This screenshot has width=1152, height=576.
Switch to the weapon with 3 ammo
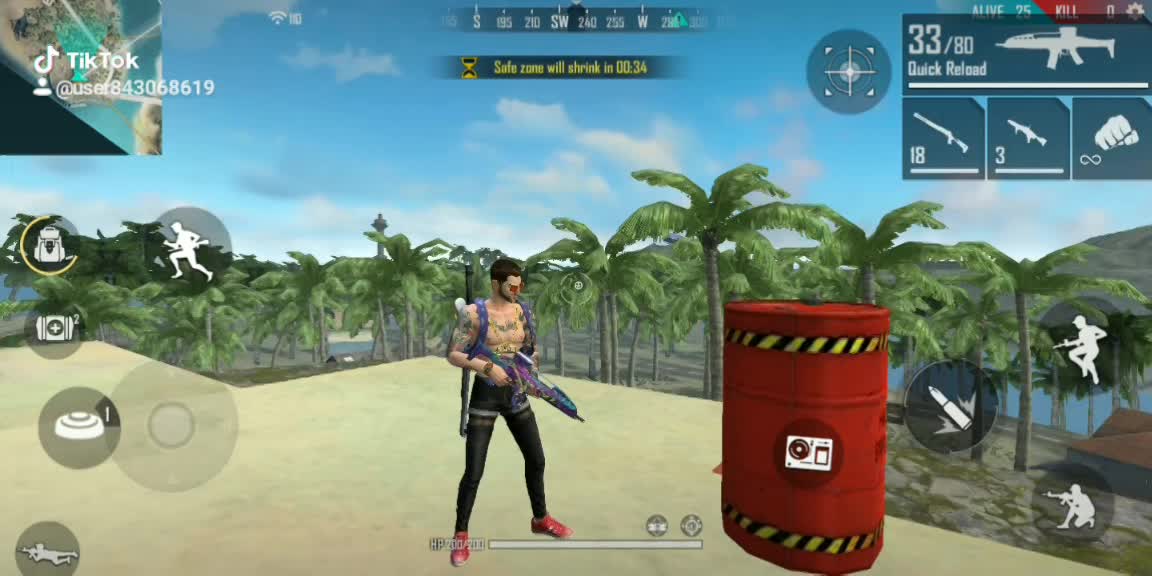1028,138
